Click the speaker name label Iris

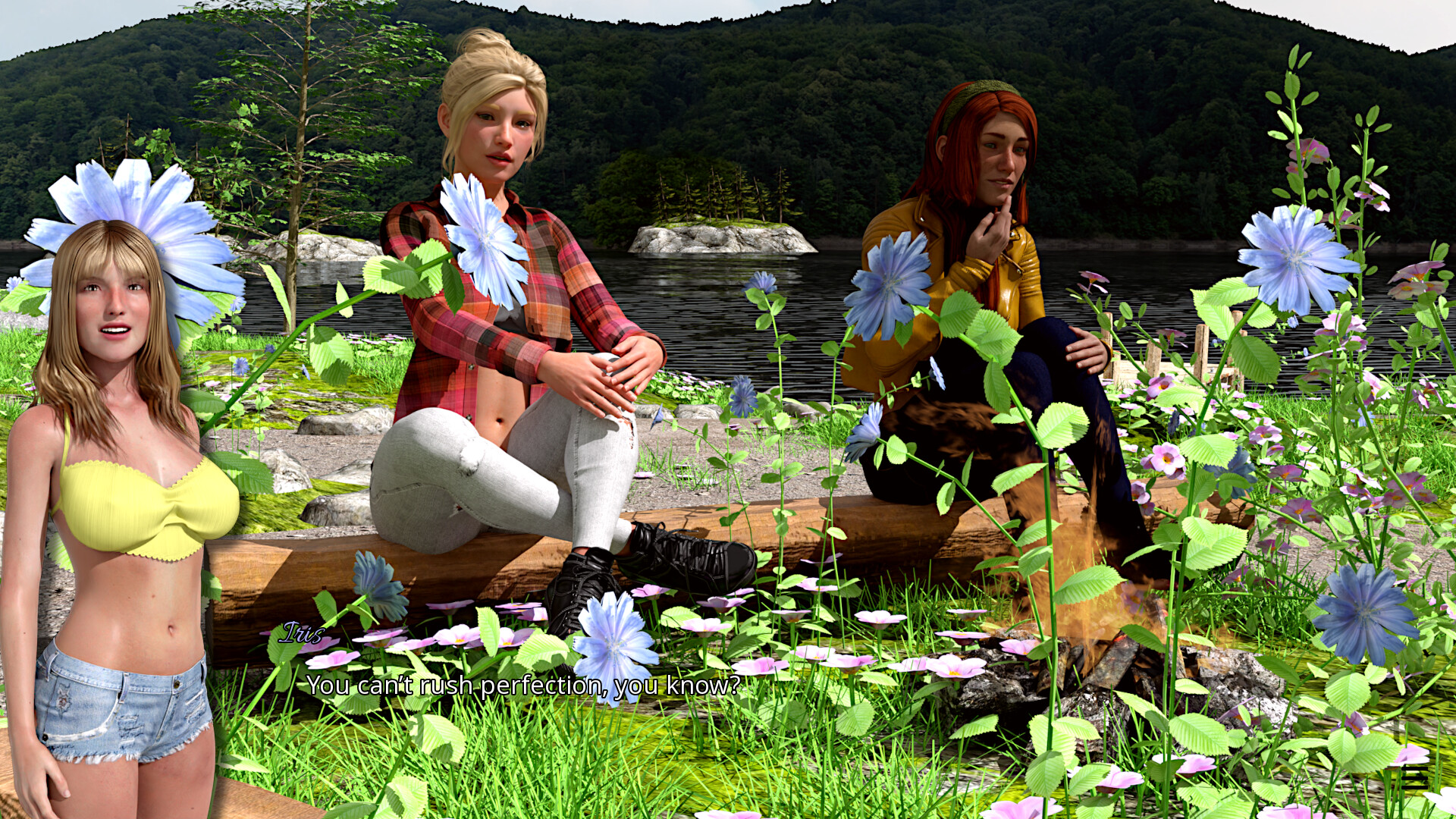303,635
